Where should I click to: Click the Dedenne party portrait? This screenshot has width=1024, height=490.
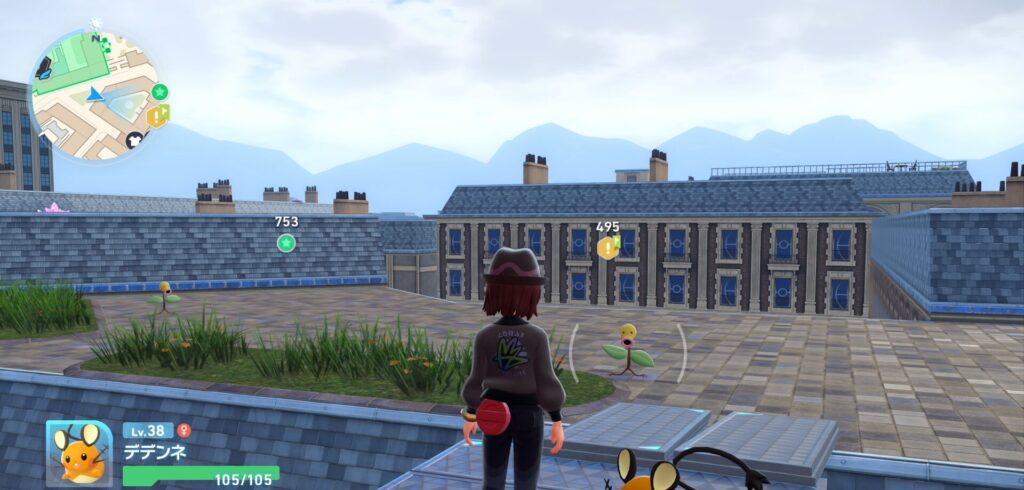pyautogui.click(x=79, y=453)
